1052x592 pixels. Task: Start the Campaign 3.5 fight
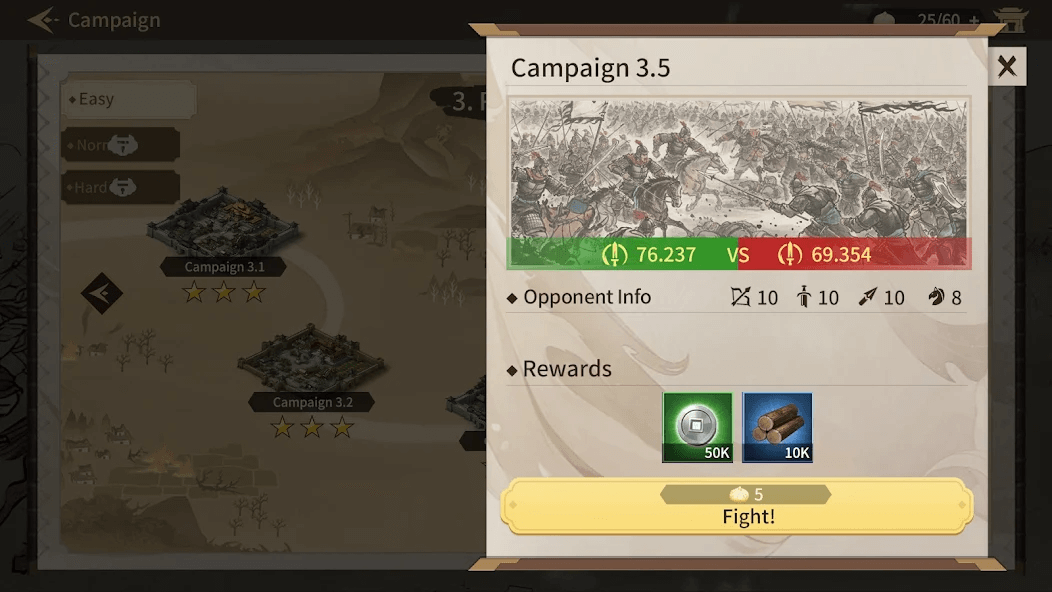click(736, 507)
